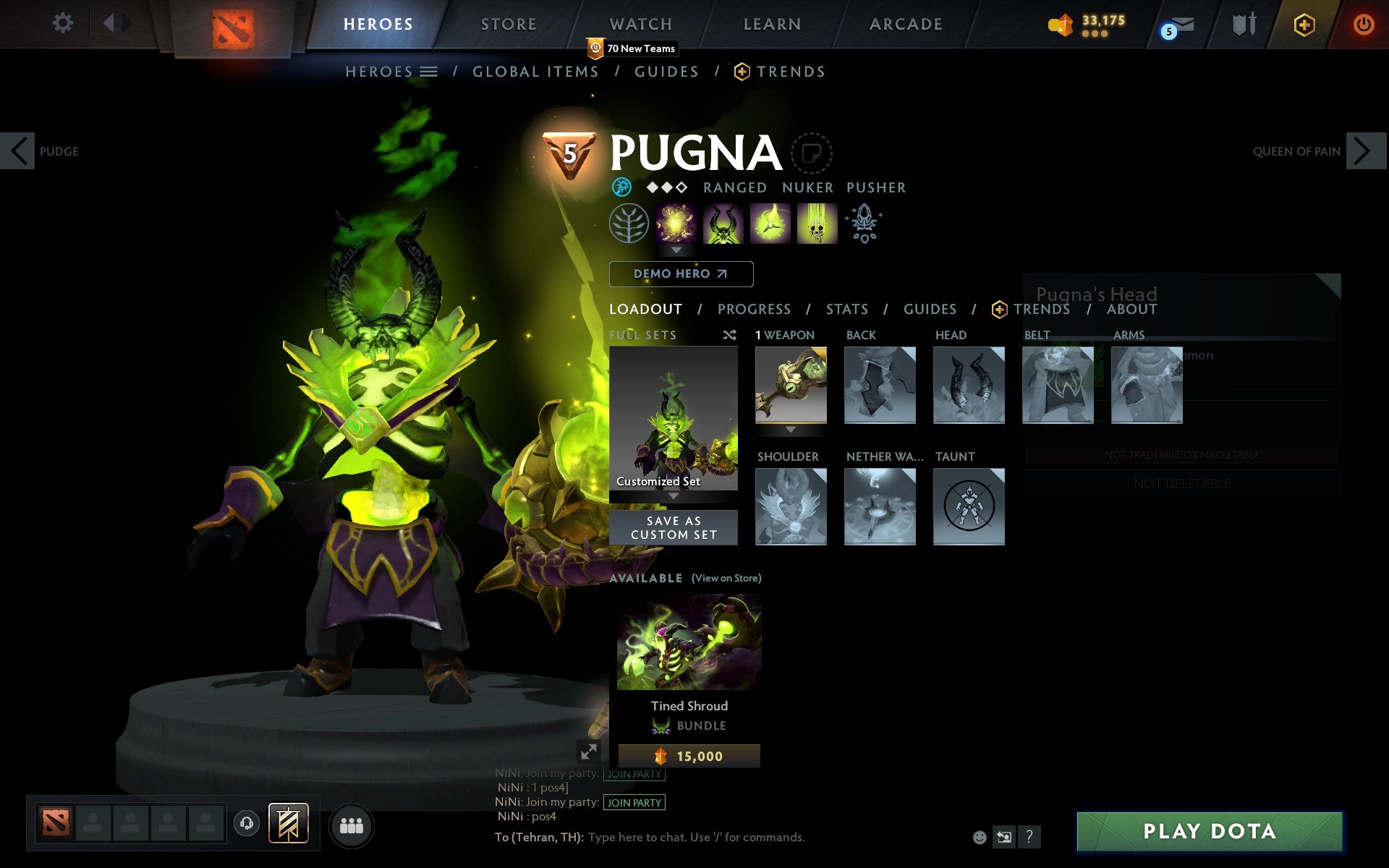Open the Aghanim's upgrade icon
Image resolution: width=1389 pixels, height=868 pixels.
point(865,224)
